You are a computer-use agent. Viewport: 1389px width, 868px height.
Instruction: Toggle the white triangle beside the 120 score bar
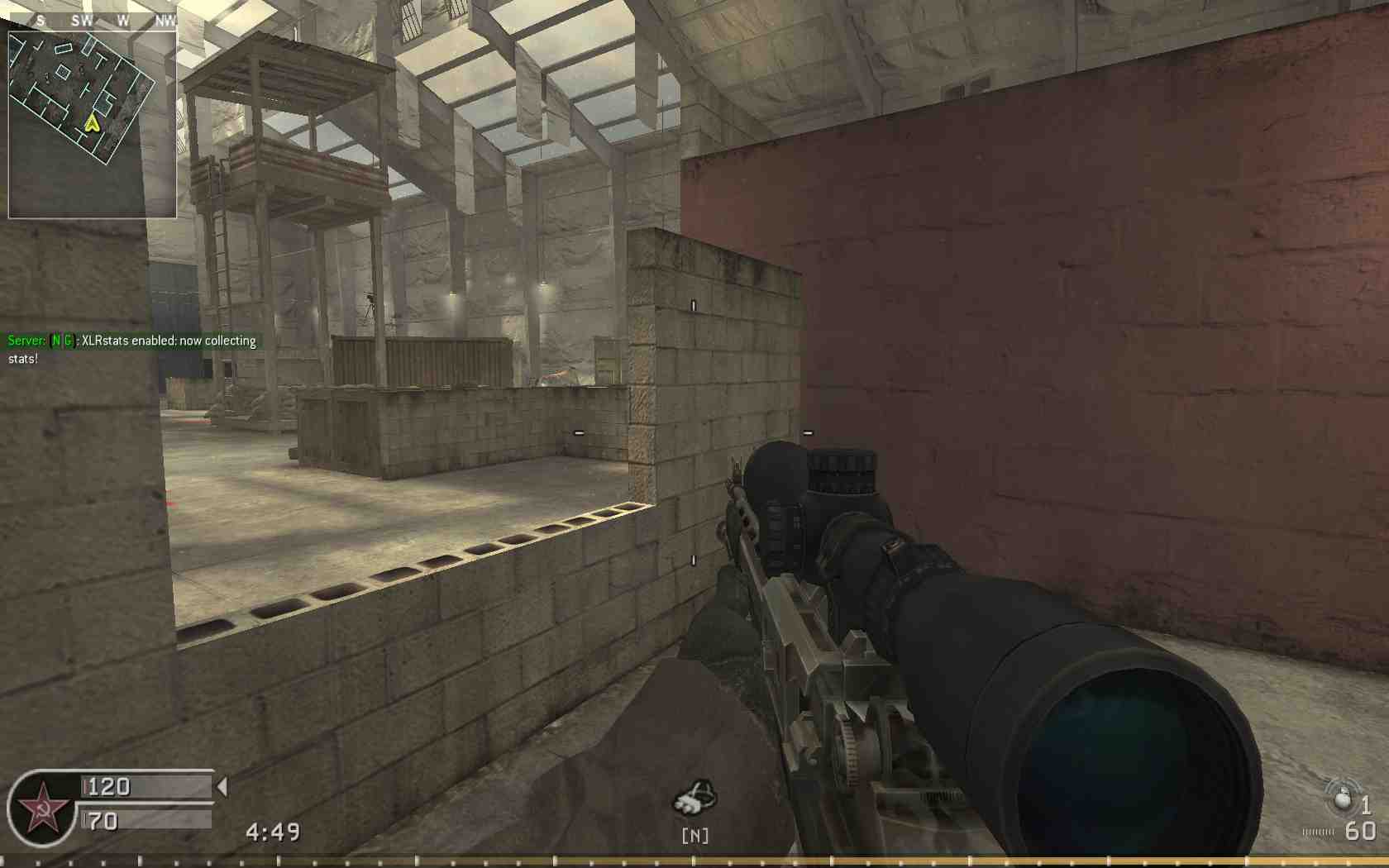(x=222, y=787)
